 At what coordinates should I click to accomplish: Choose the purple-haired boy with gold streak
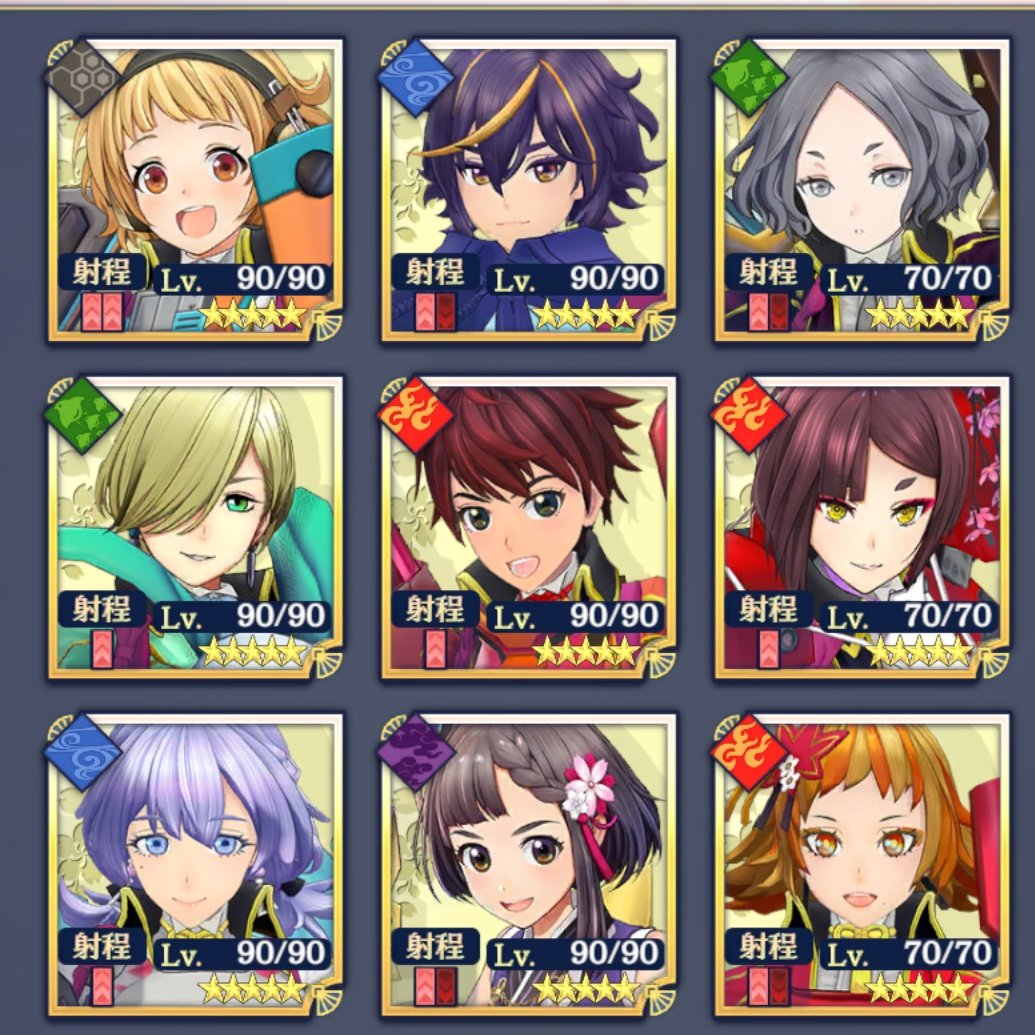pos(528,187)
